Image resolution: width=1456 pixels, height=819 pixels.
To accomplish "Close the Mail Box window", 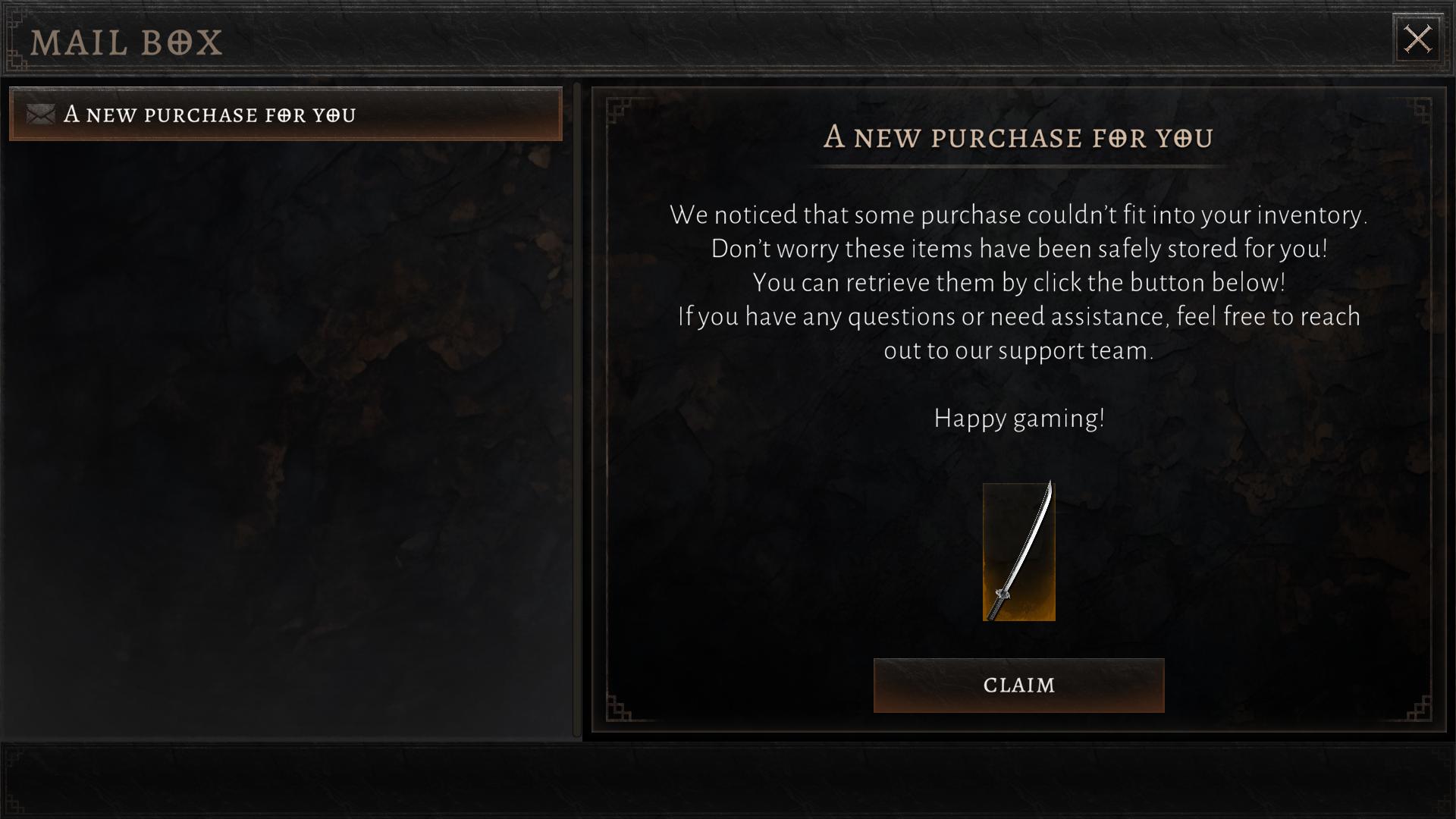I will [x=1417, y=39].
